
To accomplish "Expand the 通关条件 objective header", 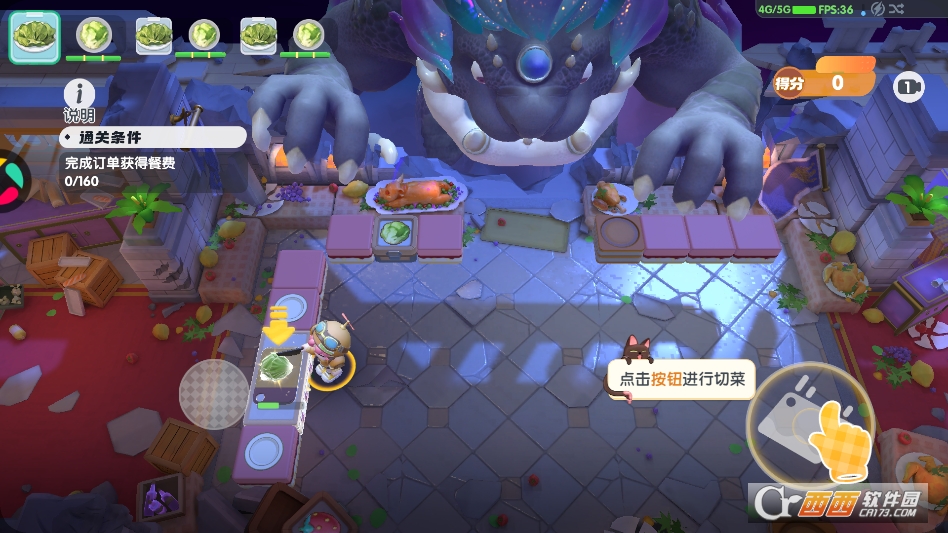I will coord(152,137).
